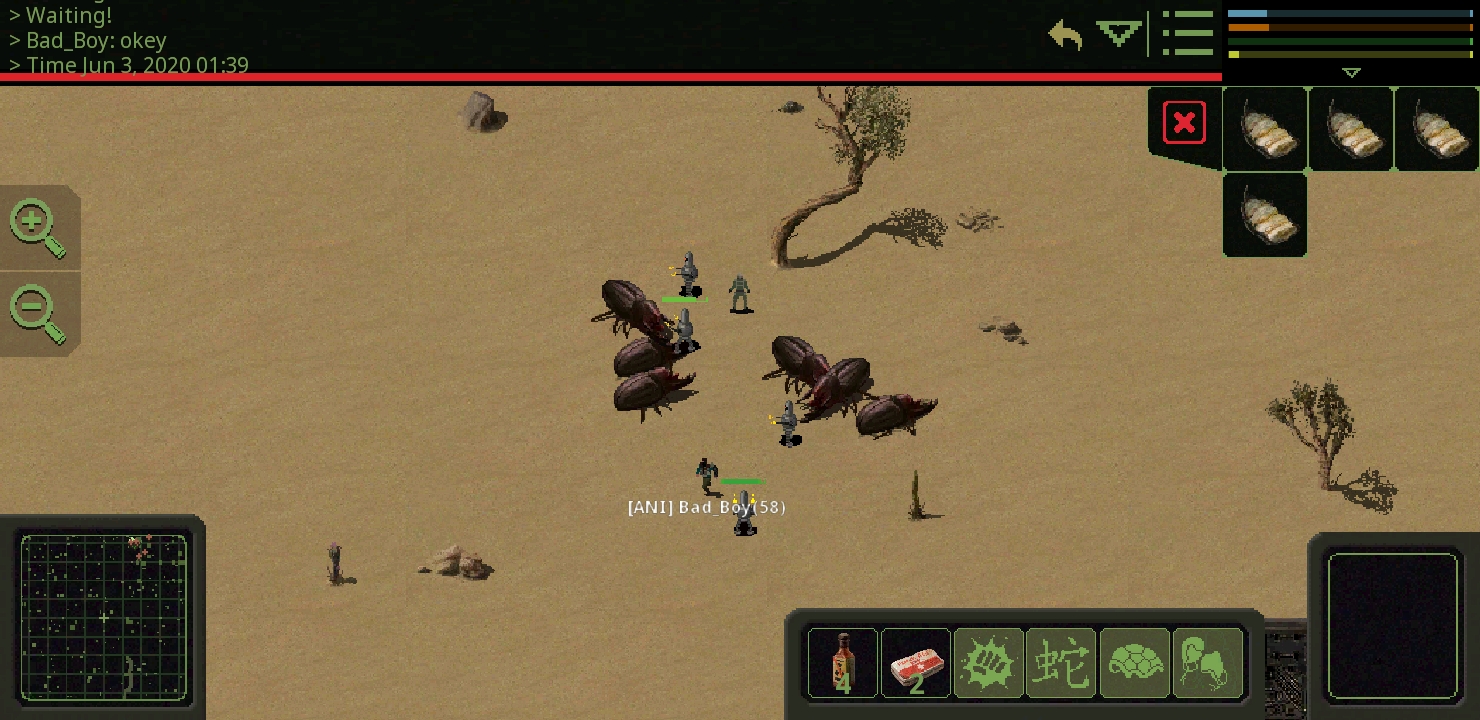Select the hot sauce bottle hotbar item
1480x720 pixels.
click(842, 663)
